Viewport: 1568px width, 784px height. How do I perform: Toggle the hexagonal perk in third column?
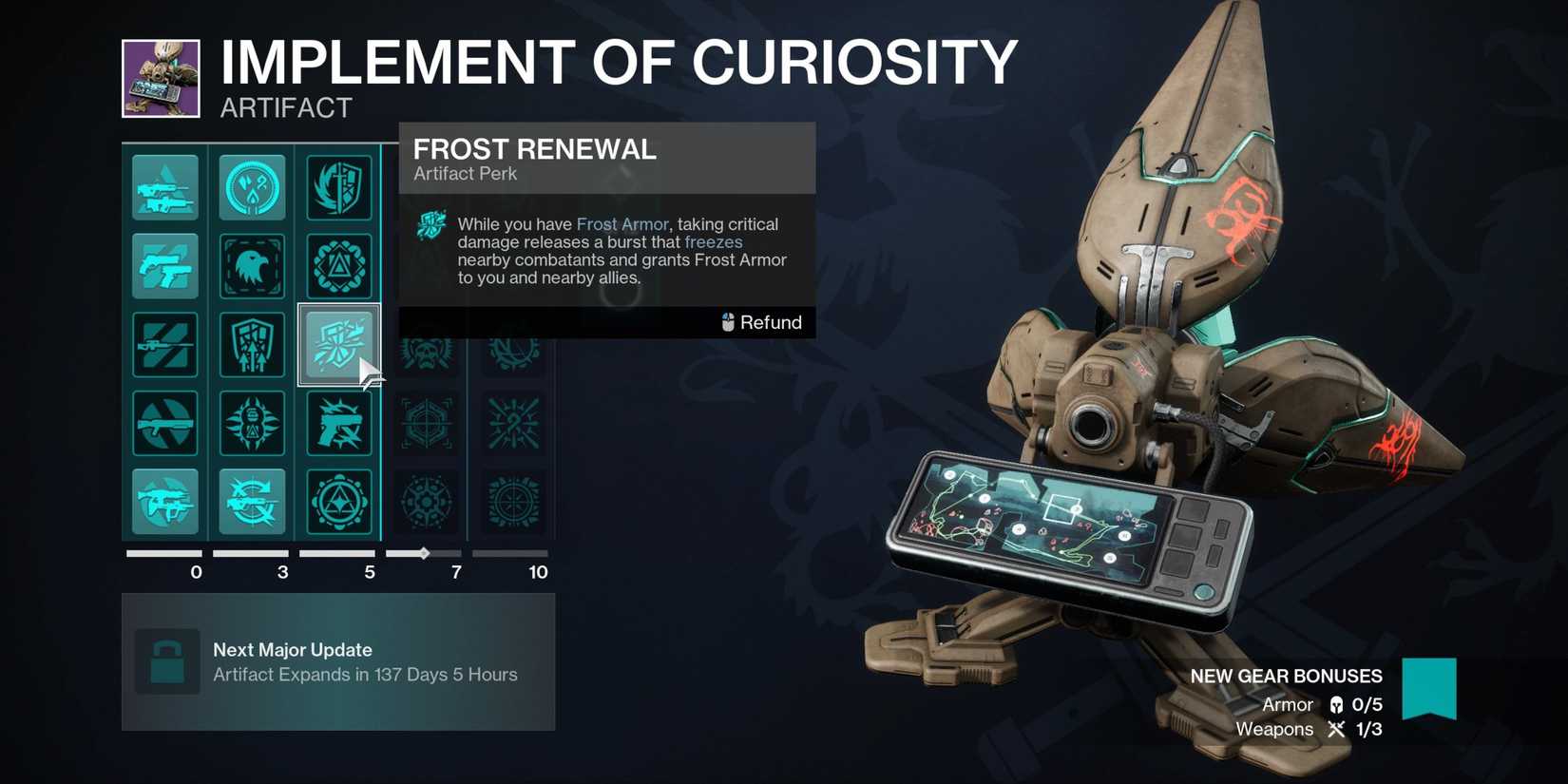[x=340, y=266]
